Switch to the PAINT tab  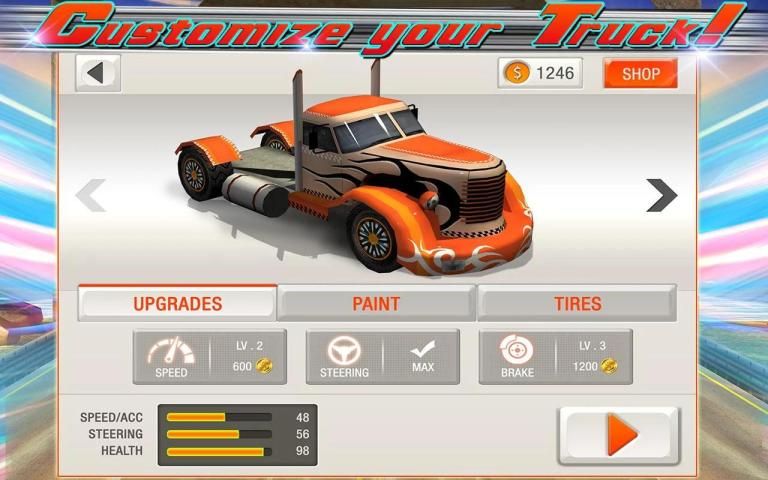click(376, 303)
